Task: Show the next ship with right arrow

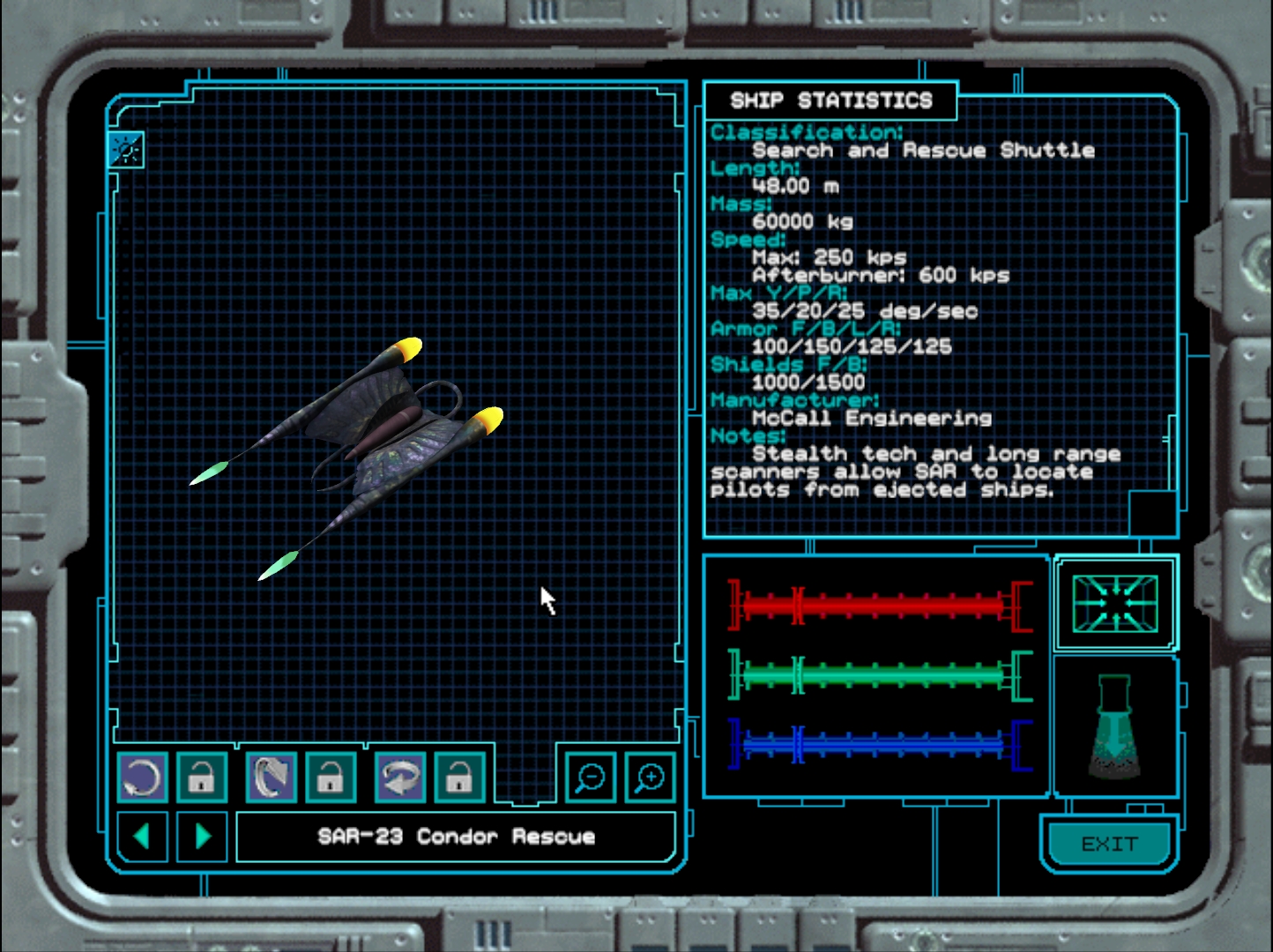Action: coord(203,836)
